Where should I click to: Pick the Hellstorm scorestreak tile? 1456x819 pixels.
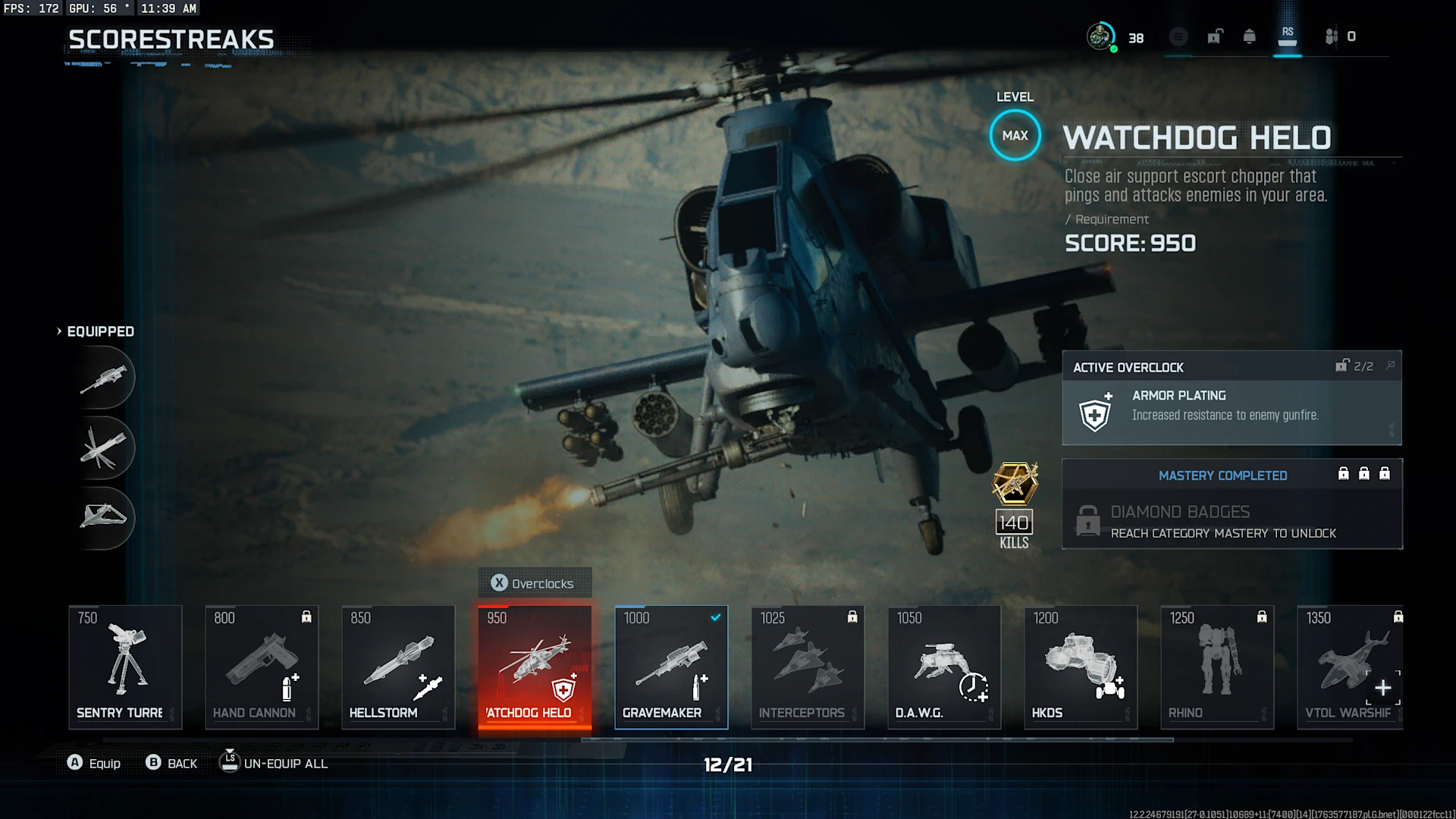[398, 666]
